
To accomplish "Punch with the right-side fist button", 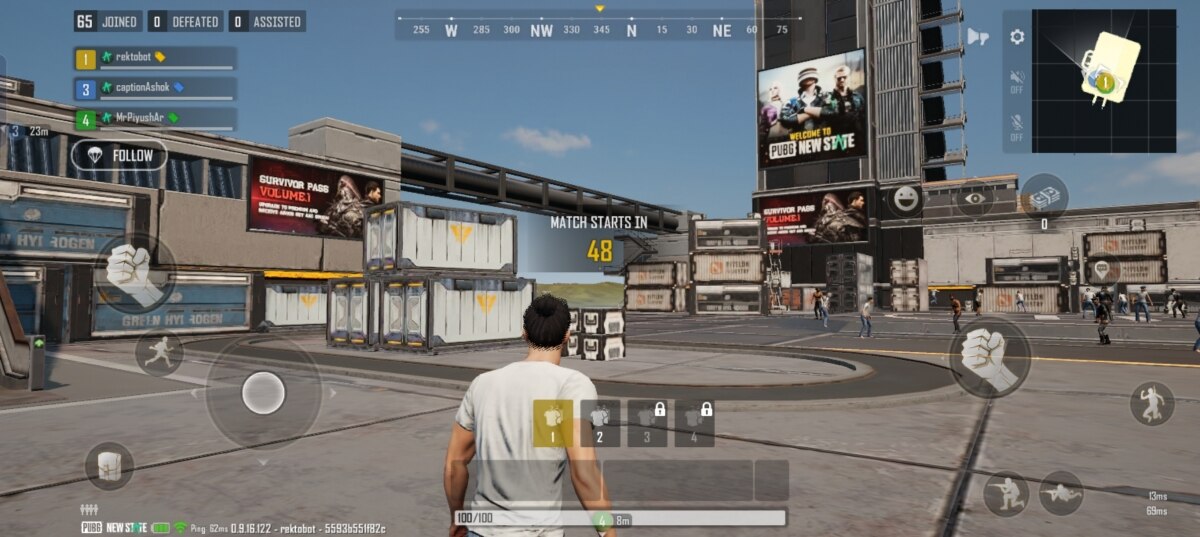I will (x=989, y=357).
